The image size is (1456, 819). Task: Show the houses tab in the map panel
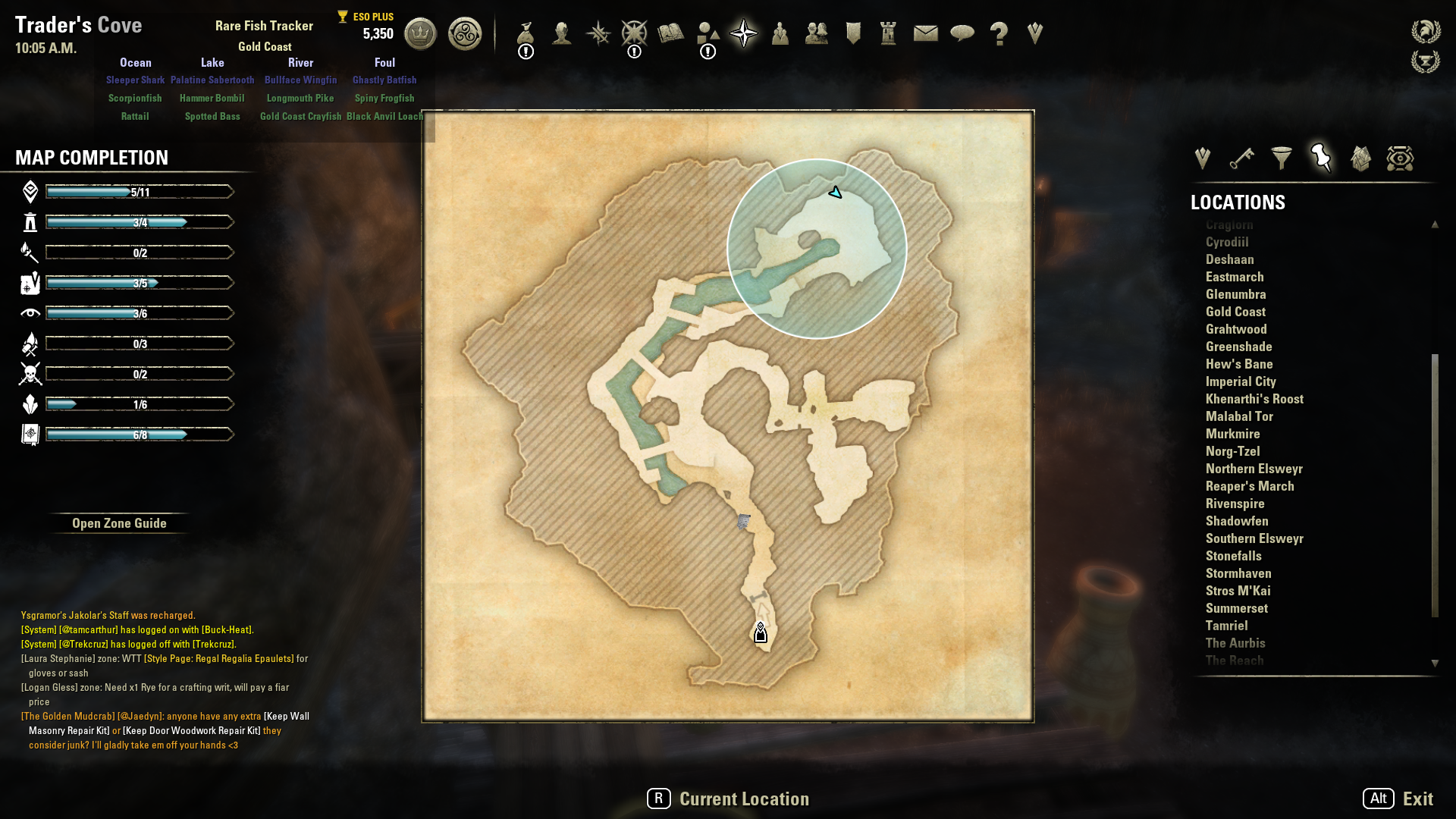pyautogui.click(x=1360, y=158)
